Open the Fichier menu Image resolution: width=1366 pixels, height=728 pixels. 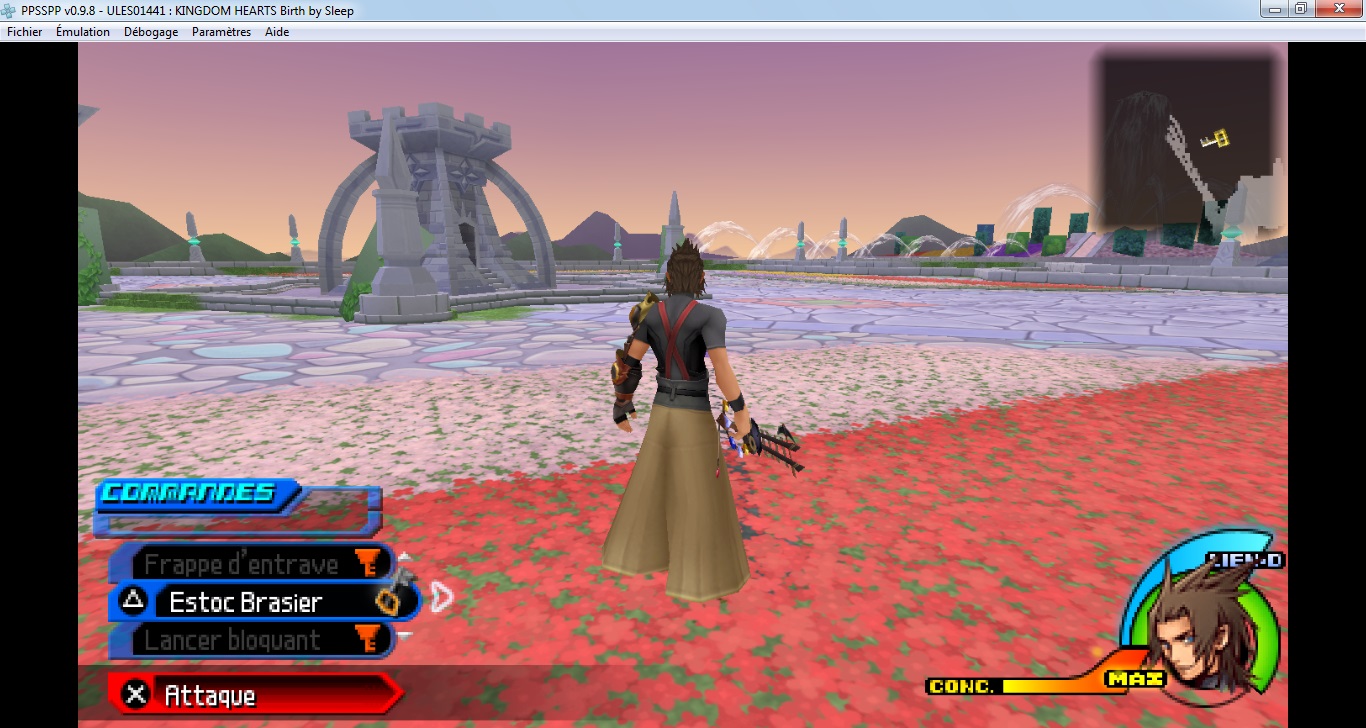click(25, 32)
